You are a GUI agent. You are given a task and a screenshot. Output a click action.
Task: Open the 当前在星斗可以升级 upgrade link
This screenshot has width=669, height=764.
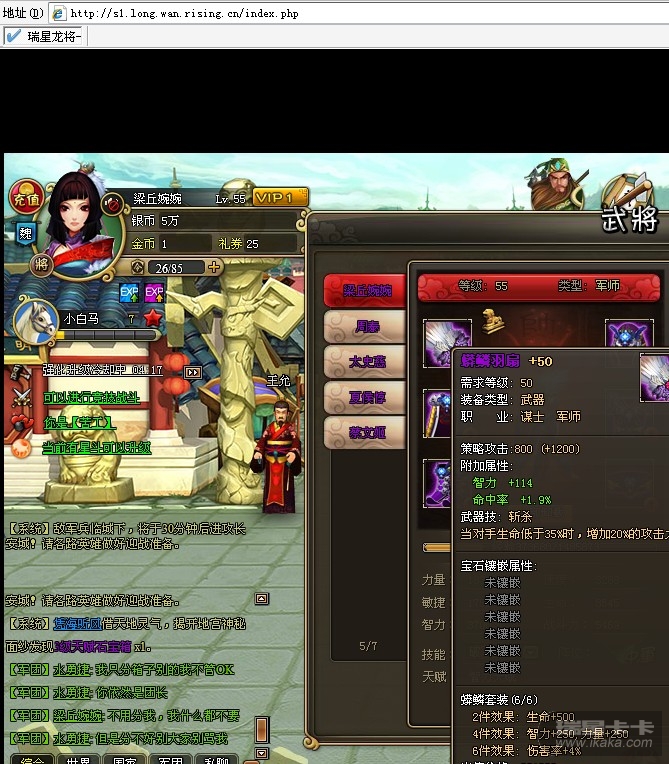pos(97,448)
